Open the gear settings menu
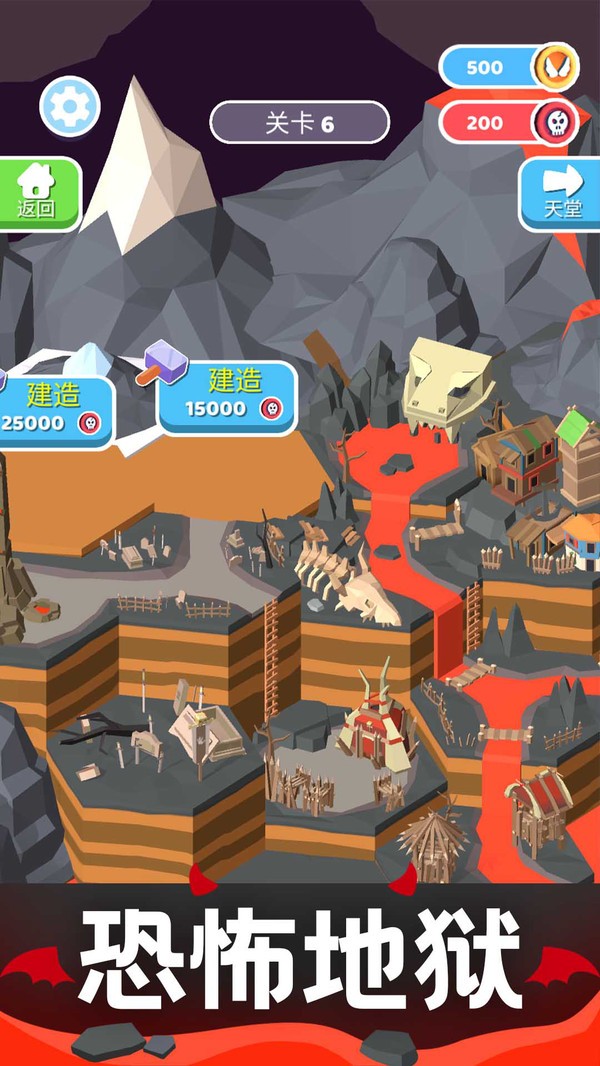Screen dimensions: 600x1066 click(x=70, y=104)
